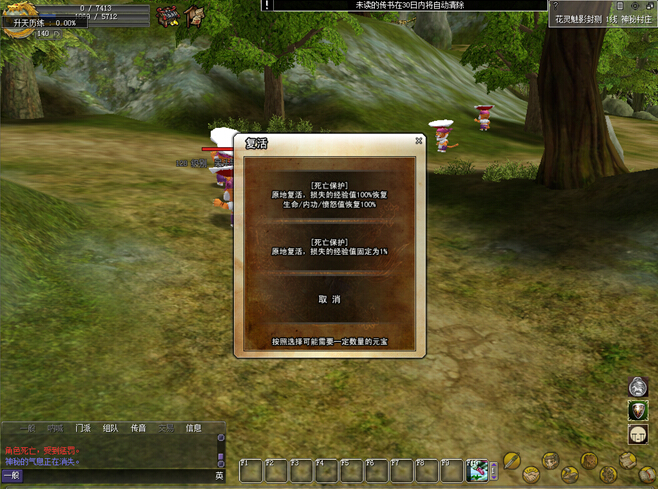
Task: Open the red mask icon on the right edge
Action: click(x=638, y=411)
